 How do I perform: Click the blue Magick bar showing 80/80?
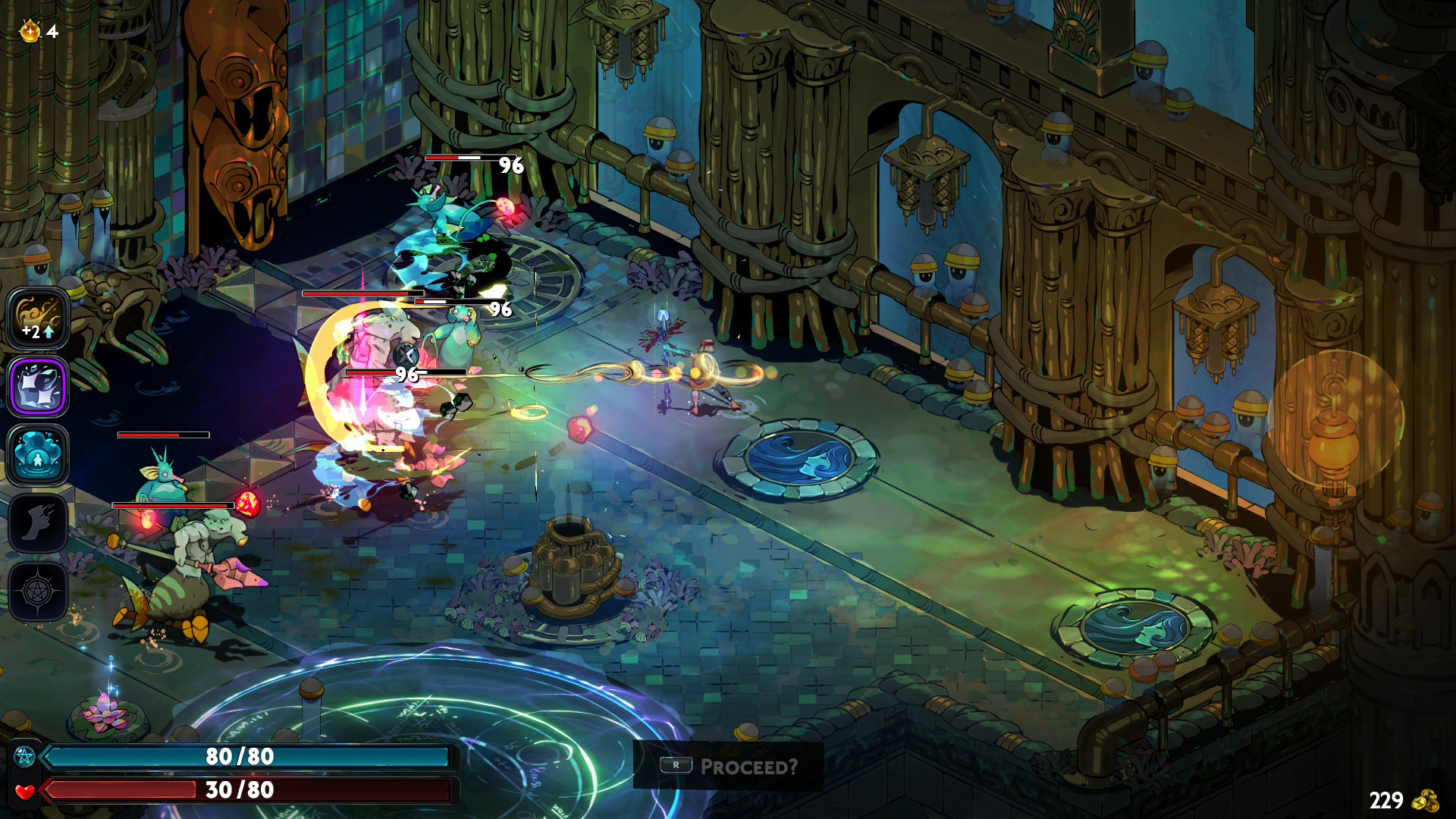pos(250,756)
